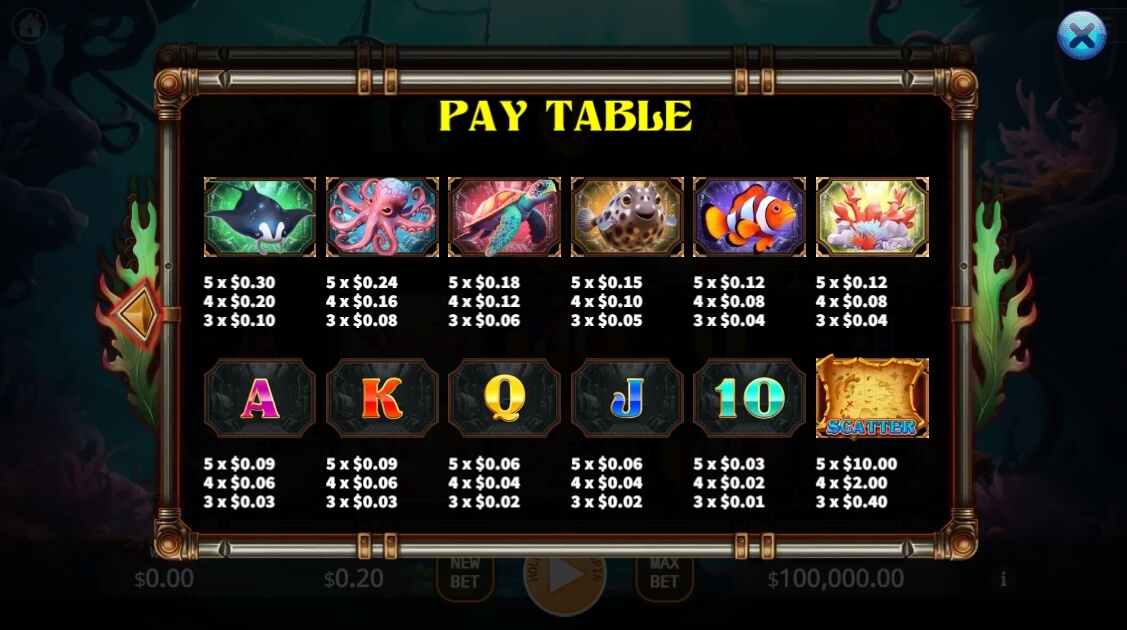Screen dimensions: 1127x630
Task: Select the MAX BET button
Action: 664,573
